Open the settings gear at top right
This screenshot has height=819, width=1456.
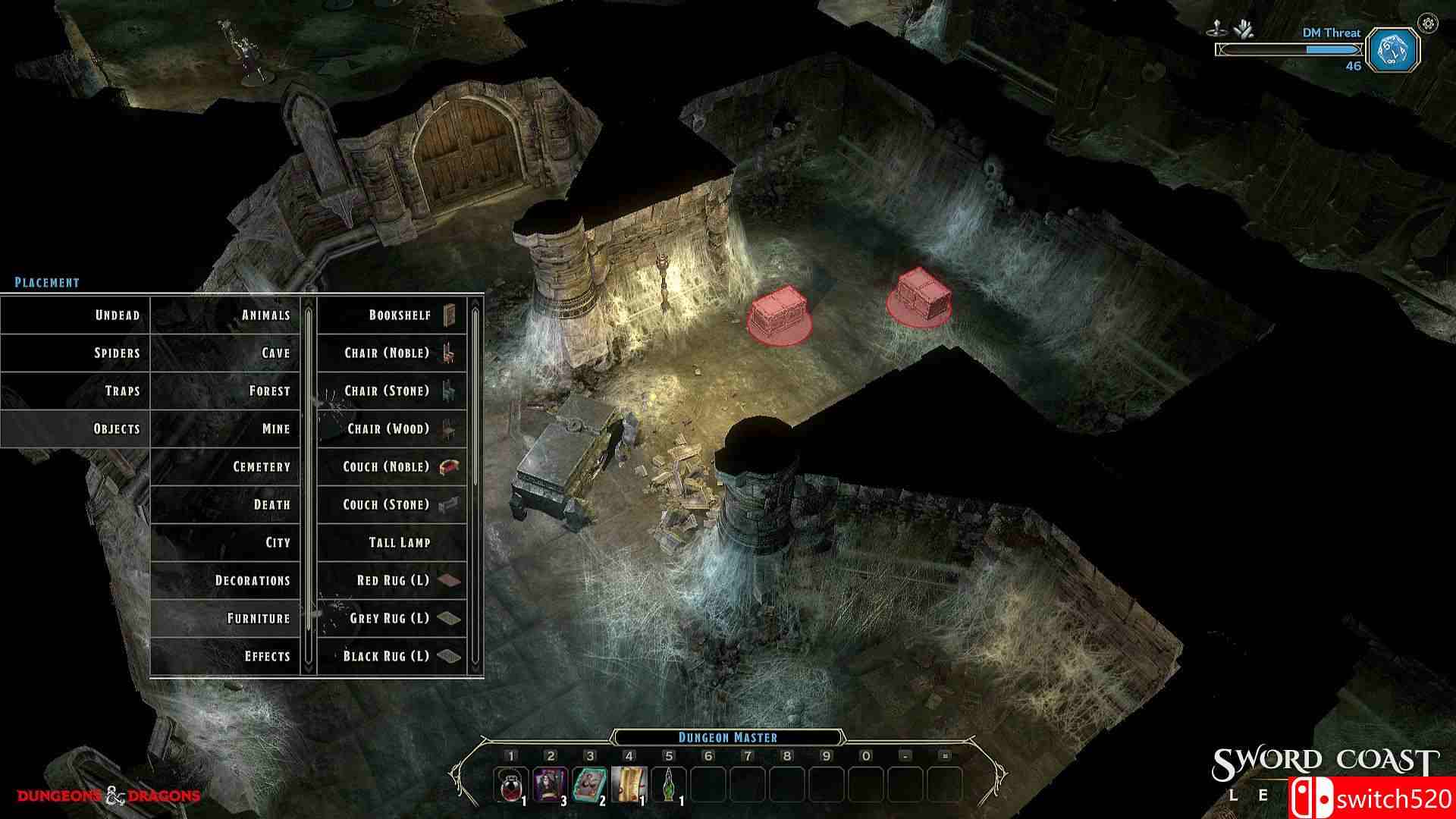1428,23
